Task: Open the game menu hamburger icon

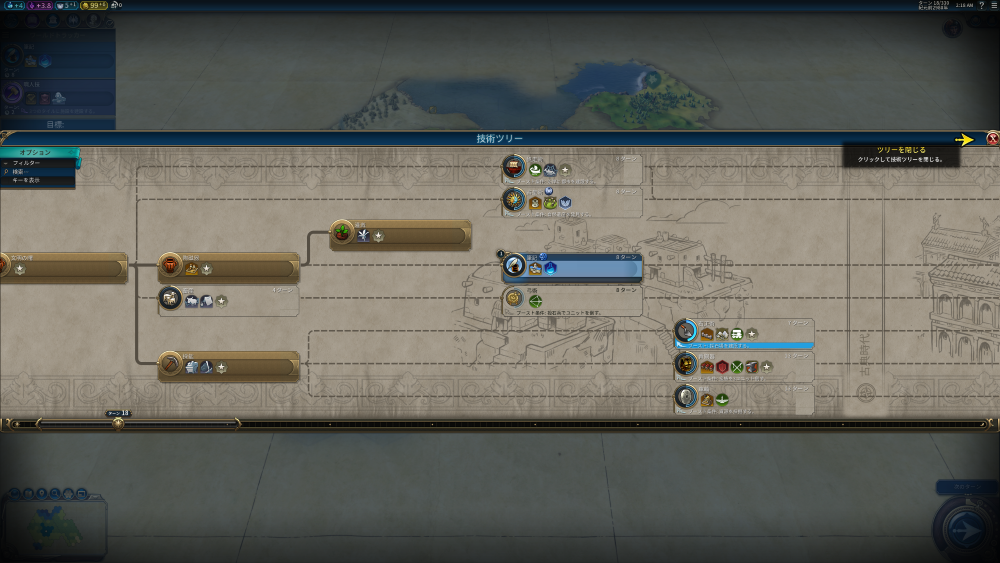Action: [x=992, y=5]
